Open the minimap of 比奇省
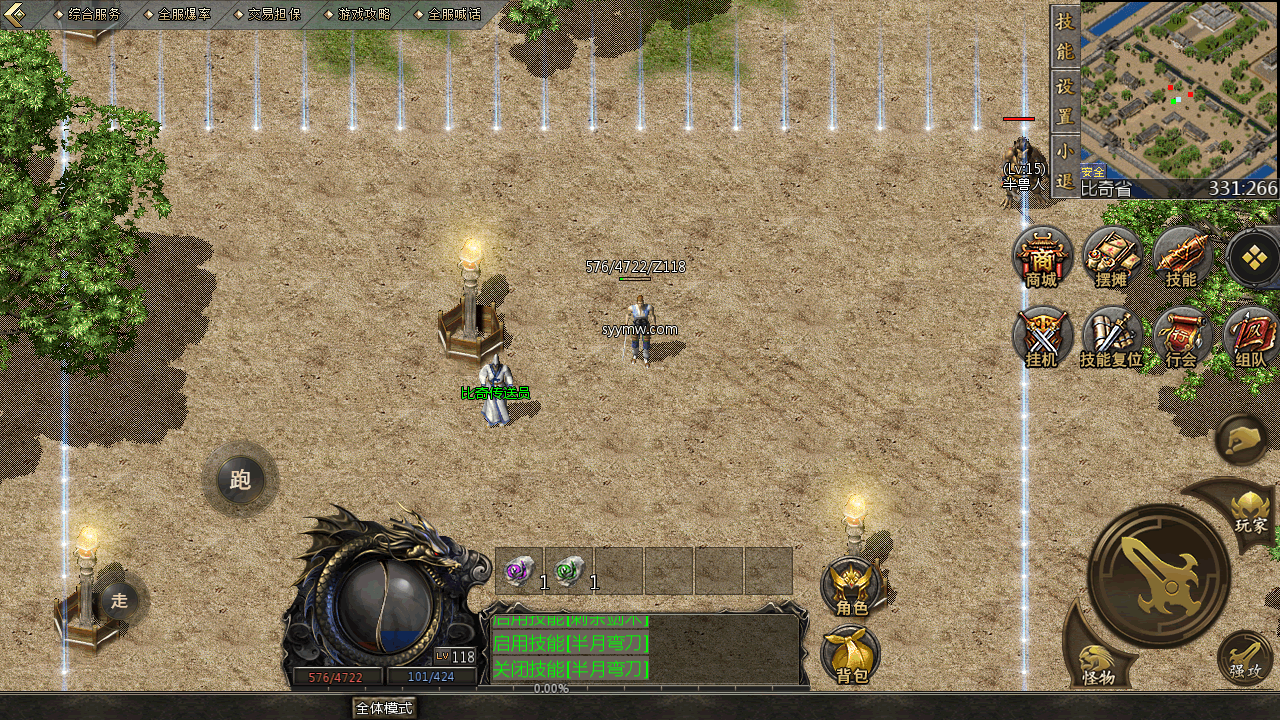This screenshot has width=1280, height=720. pyautogui.click(x=1178, y=90)
